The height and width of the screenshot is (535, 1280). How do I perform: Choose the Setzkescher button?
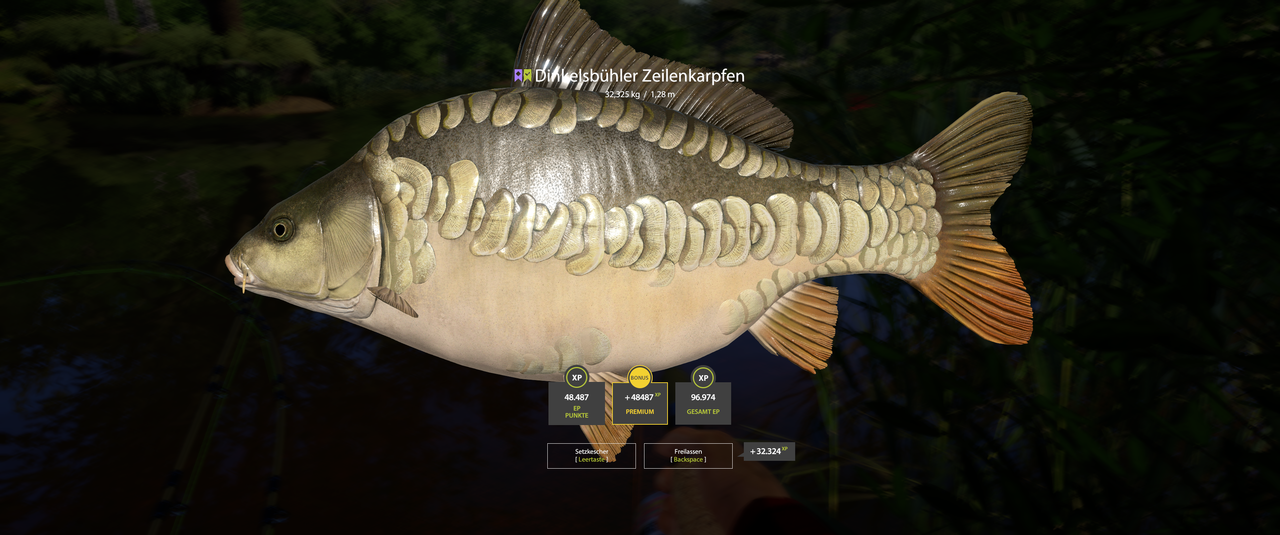(x=591, y=456)
